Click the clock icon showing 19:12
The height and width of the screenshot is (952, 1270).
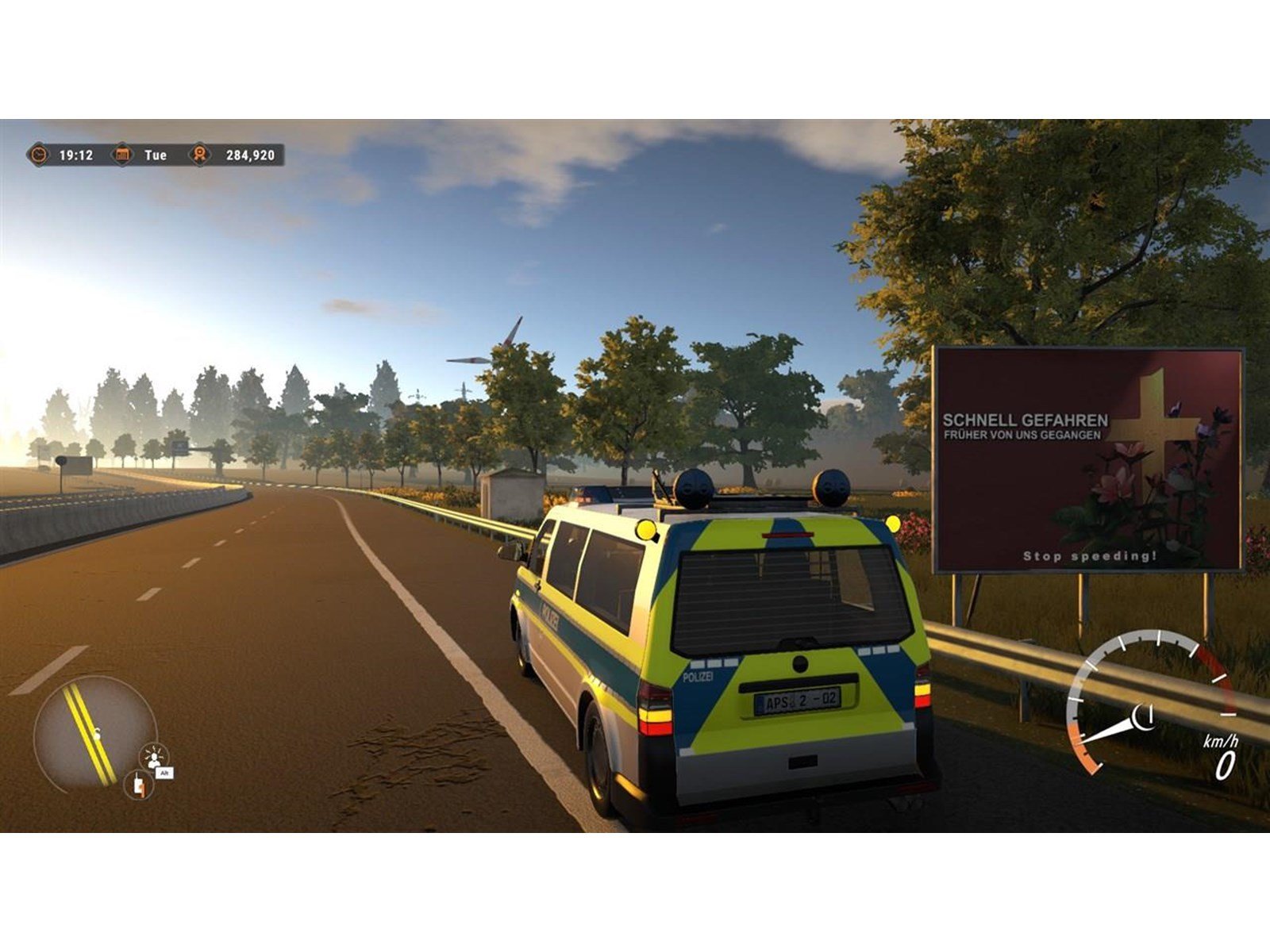[39, 155]
